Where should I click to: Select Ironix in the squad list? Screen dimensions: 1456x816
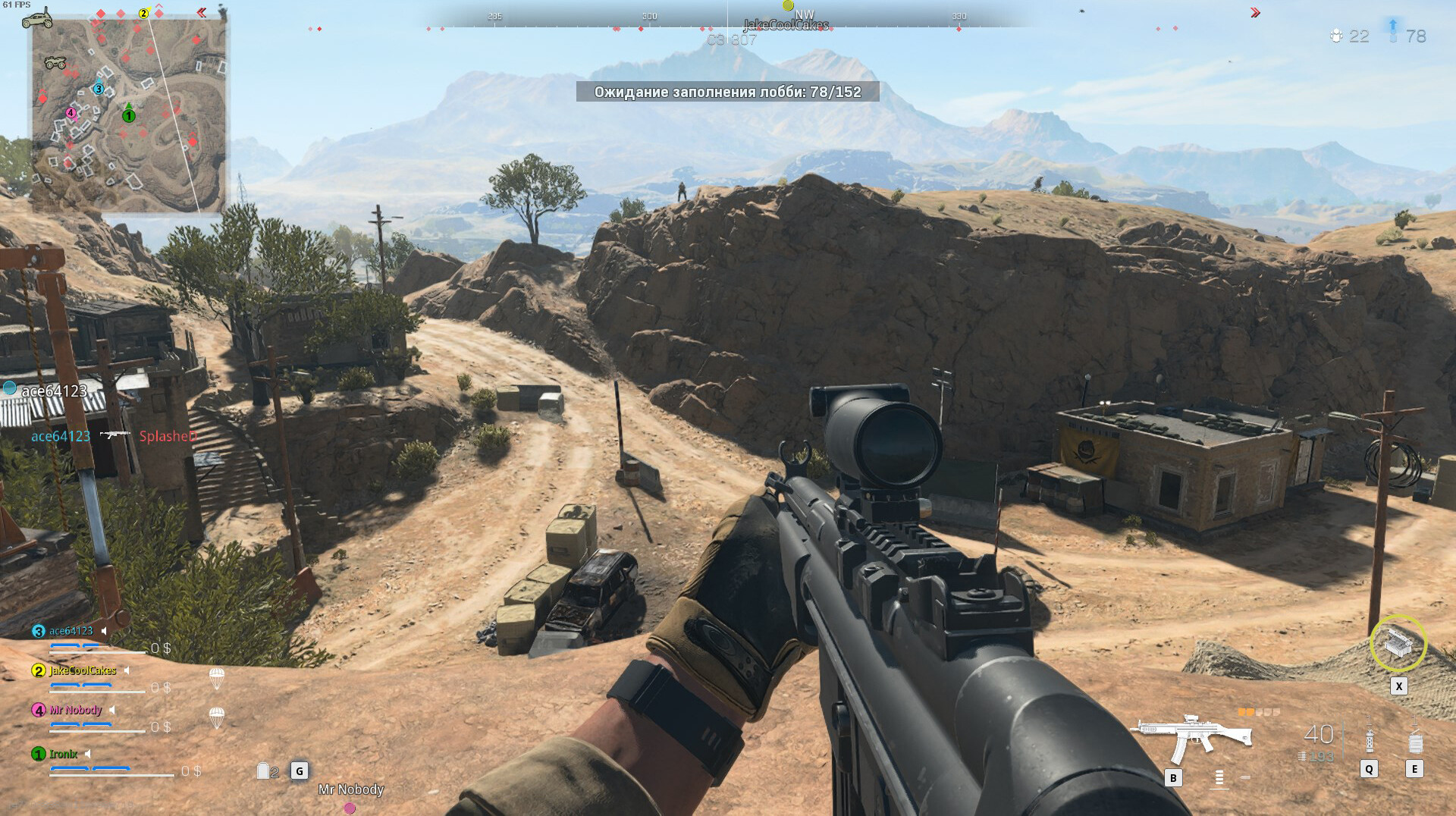(x=63, y=754)
